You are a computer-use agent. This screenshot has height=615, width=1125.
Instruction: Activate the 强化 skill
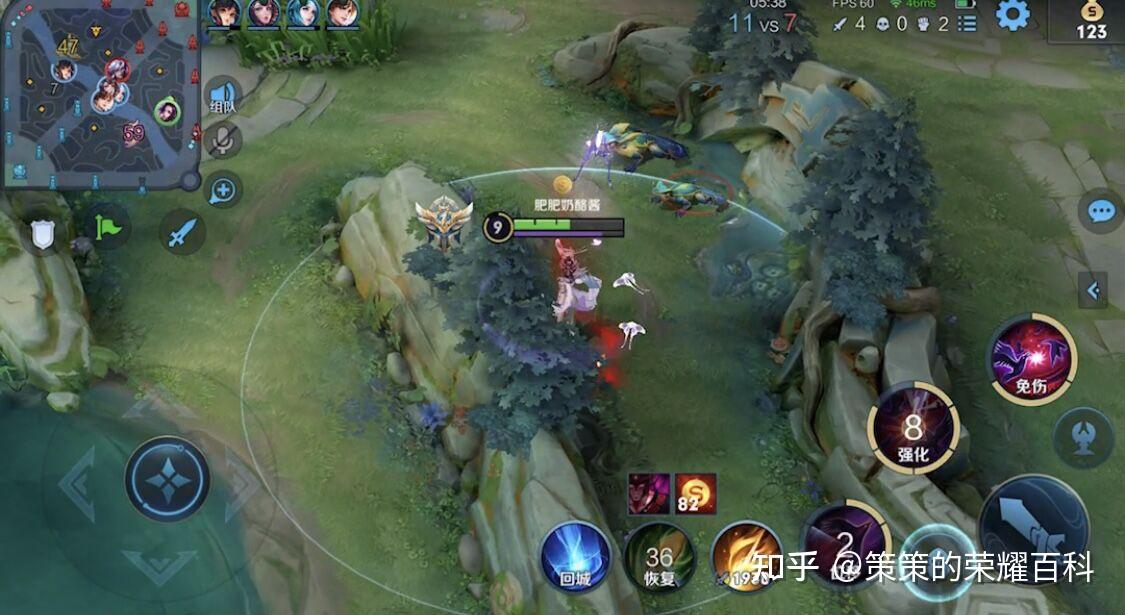tap(913, 430)
